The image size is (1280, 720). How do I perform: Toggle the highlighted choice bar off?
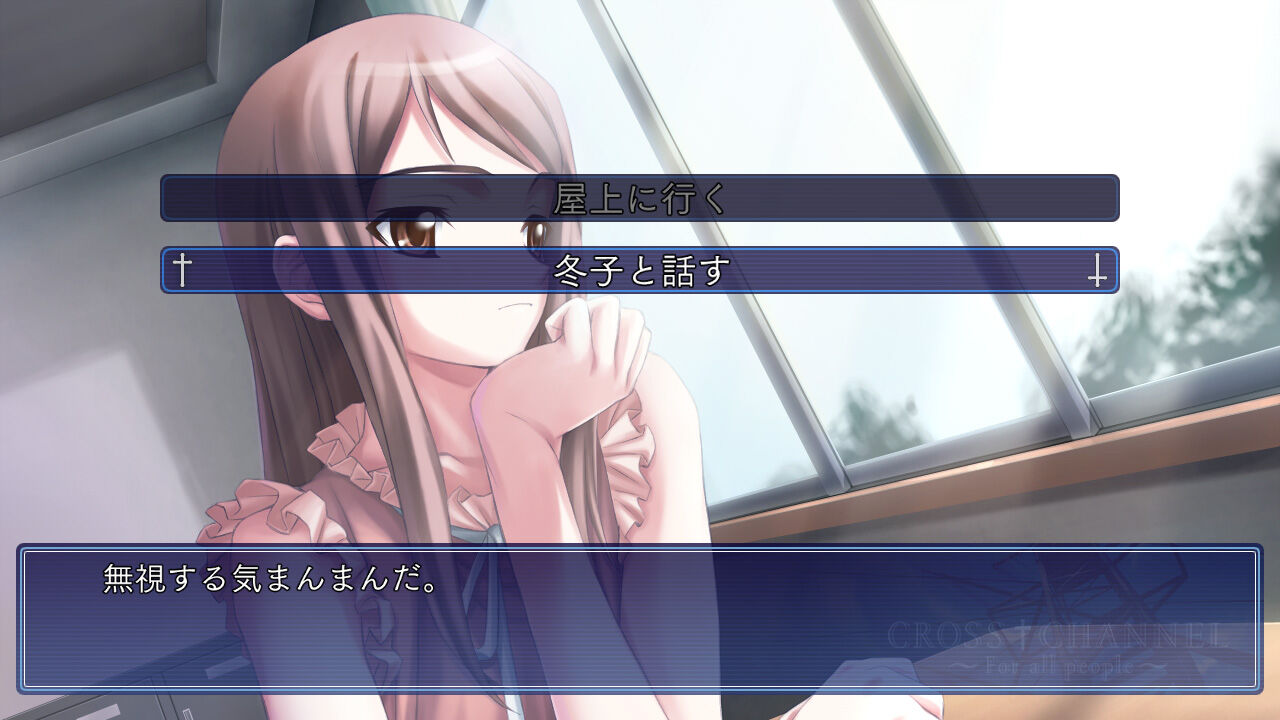[640, 269]
